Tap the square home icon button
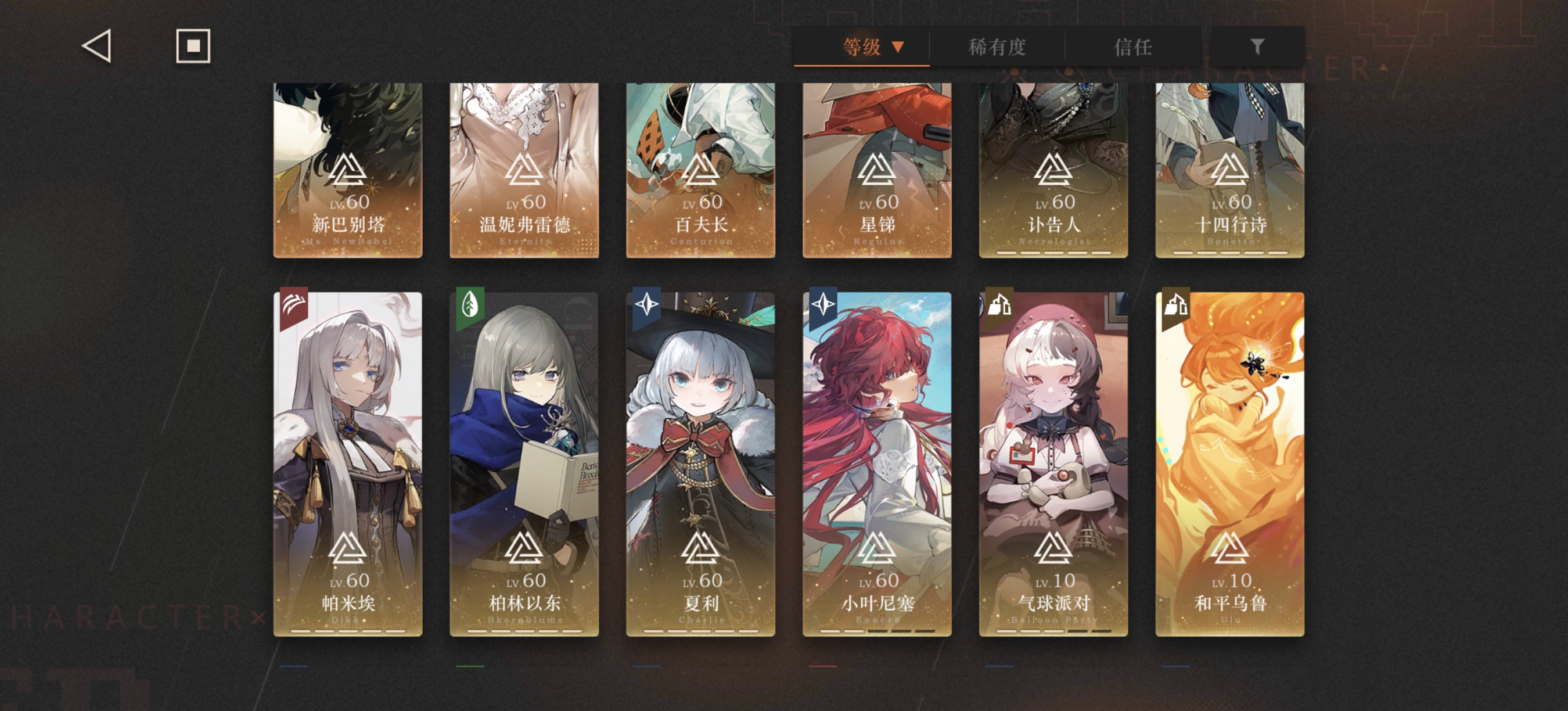The image size is (1568, 711). [193, 46]
